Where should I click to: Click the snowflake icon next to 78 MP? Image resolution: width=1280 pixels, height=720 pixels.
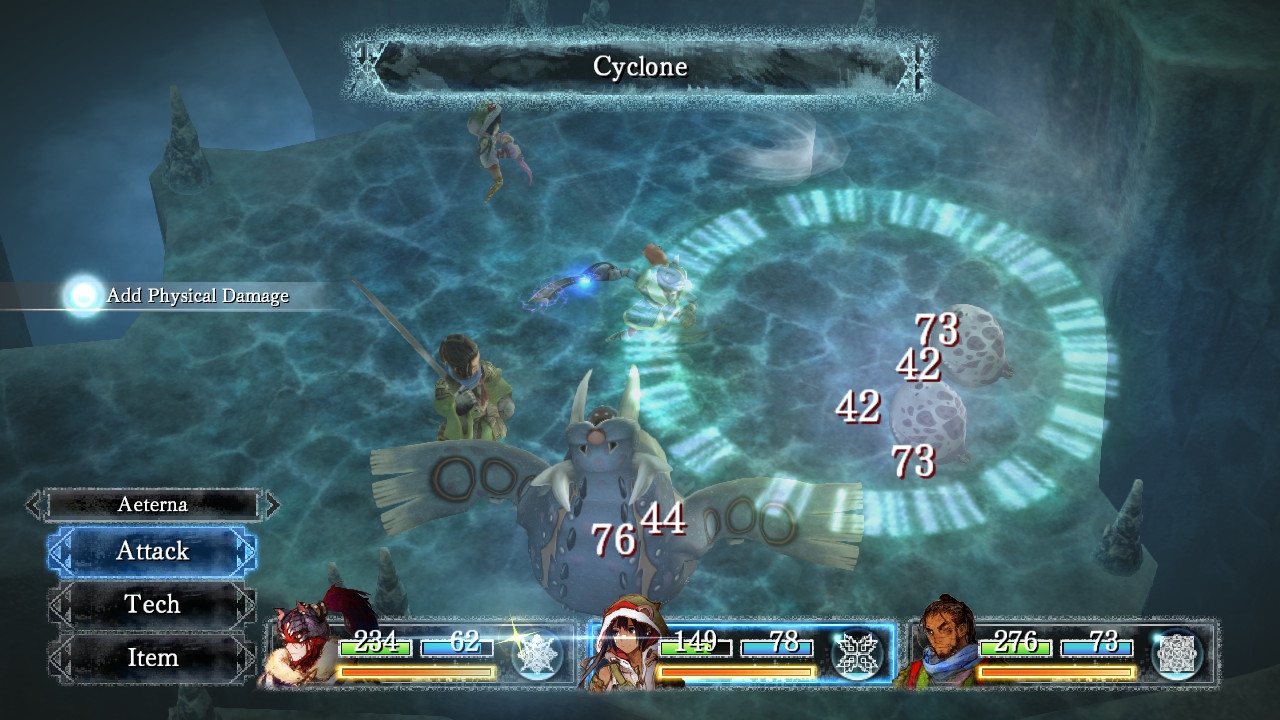(856, 656)
